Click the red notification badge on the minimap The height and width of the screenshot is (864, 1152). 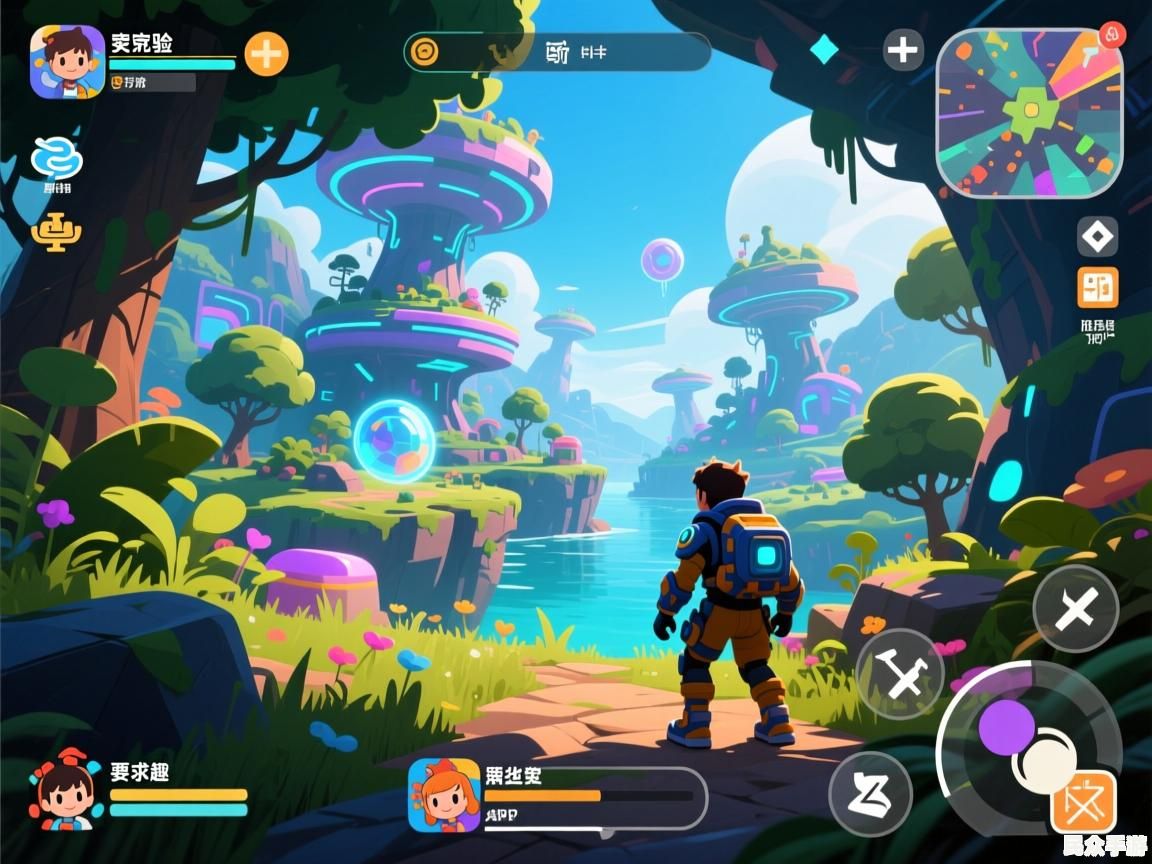pyautogui.click(x=1111, y=35)
